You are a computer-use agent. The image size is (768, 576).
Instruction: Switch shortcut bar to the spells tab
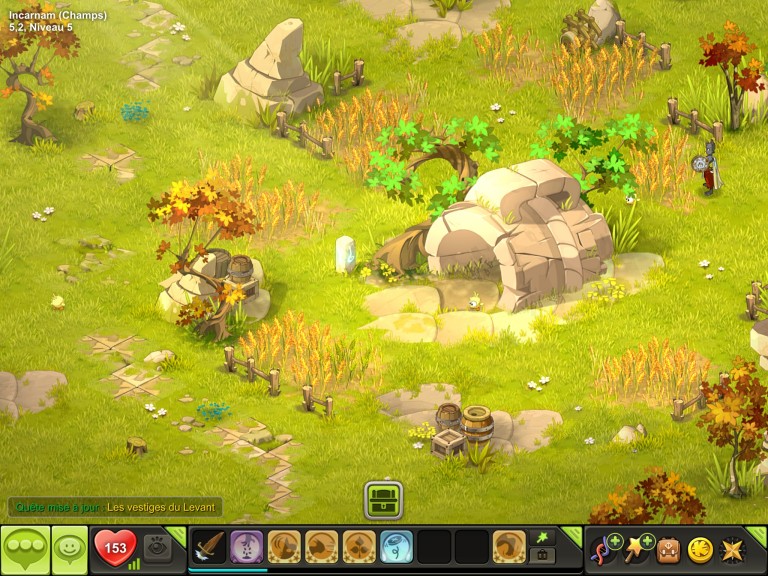click(543, 537)
